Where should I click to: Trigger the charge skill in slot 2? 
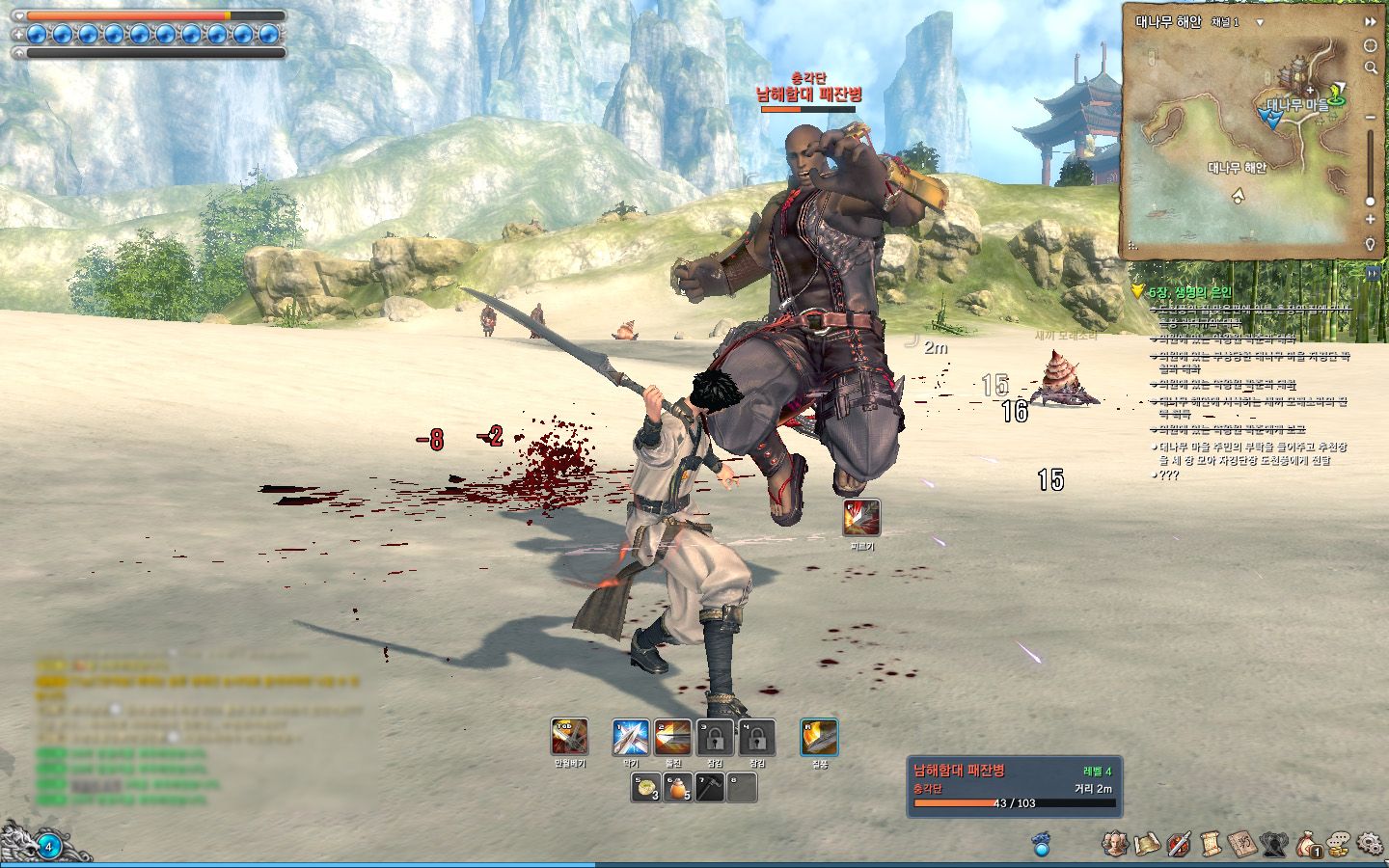tap(672, 738)
